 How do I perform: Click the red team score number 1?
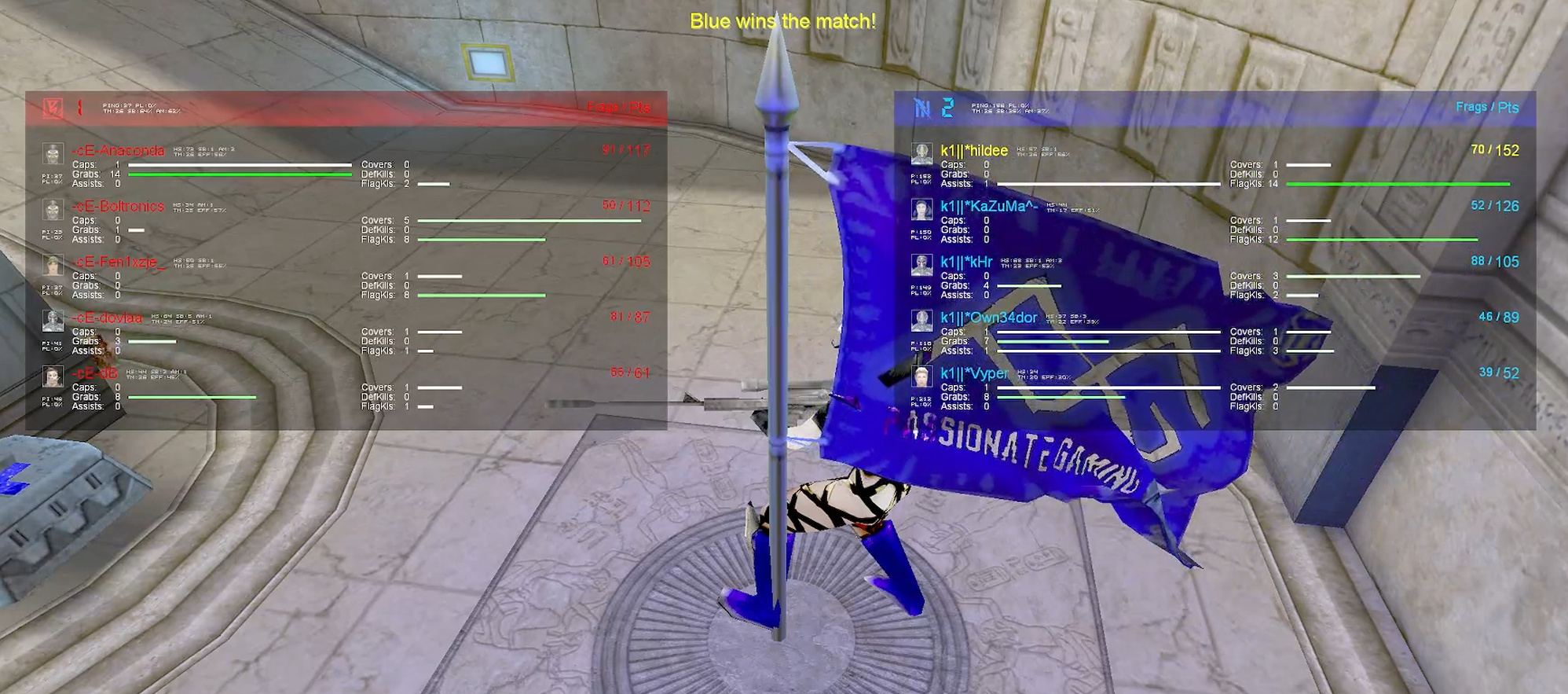(x=81, y=108)
